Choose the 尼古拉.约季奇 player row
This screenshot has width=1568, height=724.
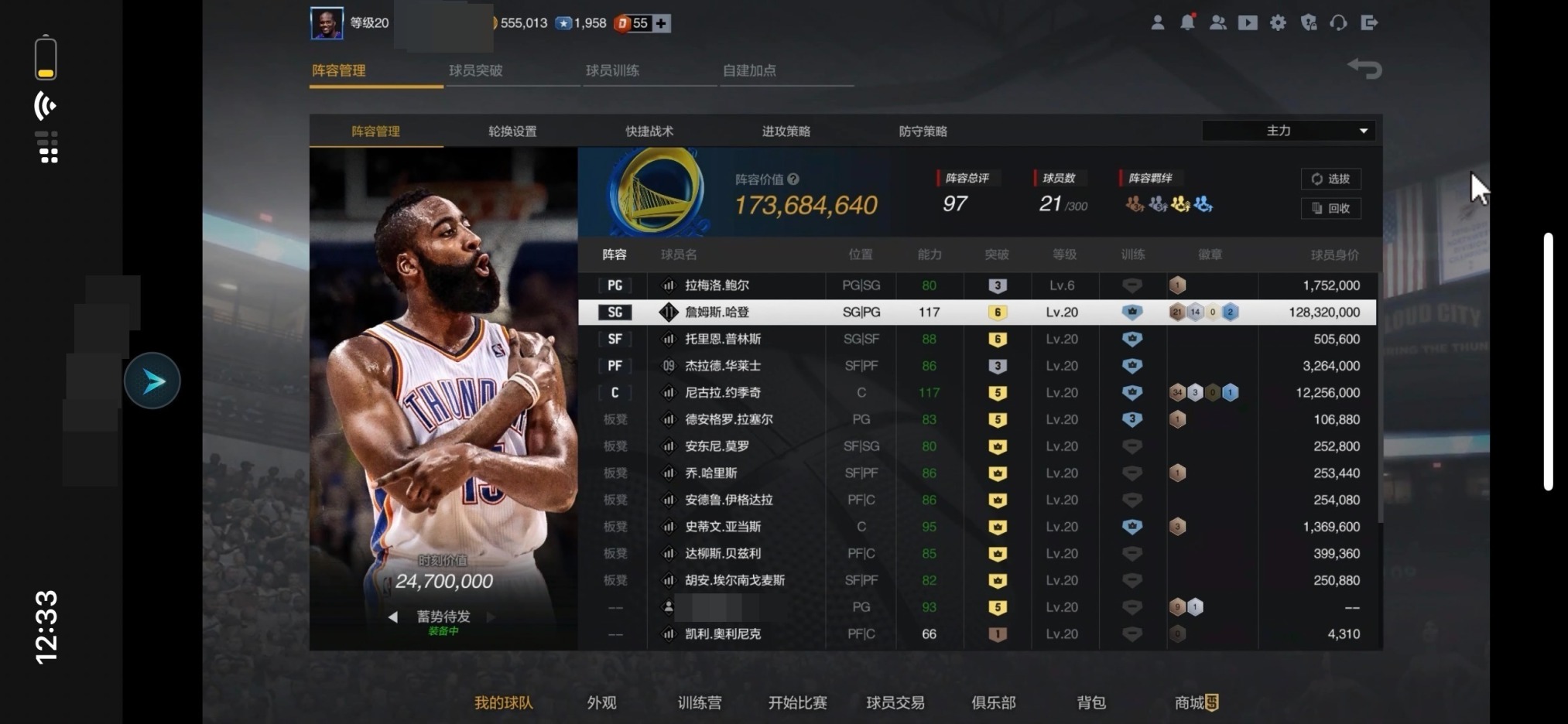point(722,393)
